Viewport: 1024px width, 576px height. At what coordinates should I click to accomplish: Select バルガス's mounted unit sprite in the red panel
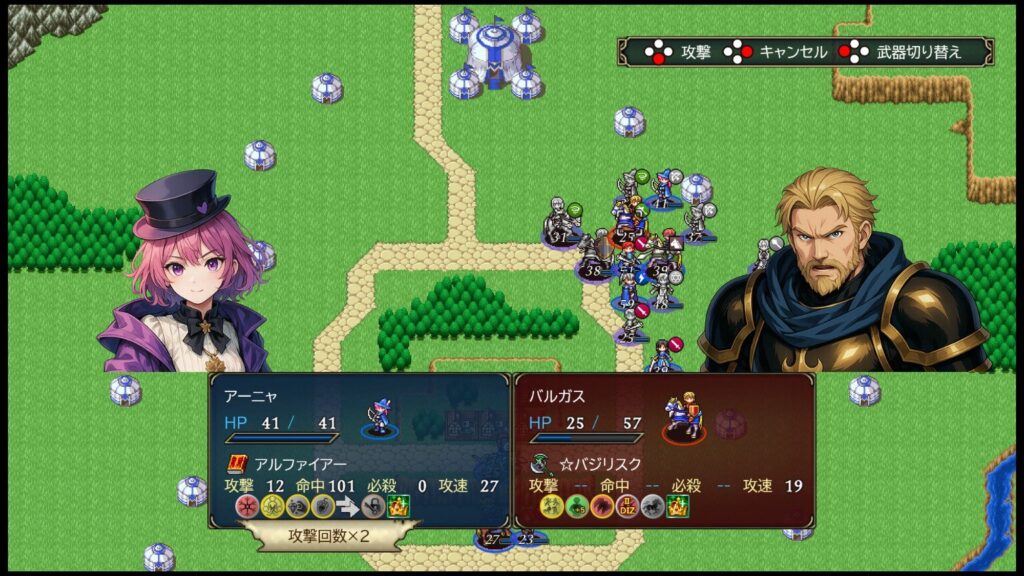point(685,418)
